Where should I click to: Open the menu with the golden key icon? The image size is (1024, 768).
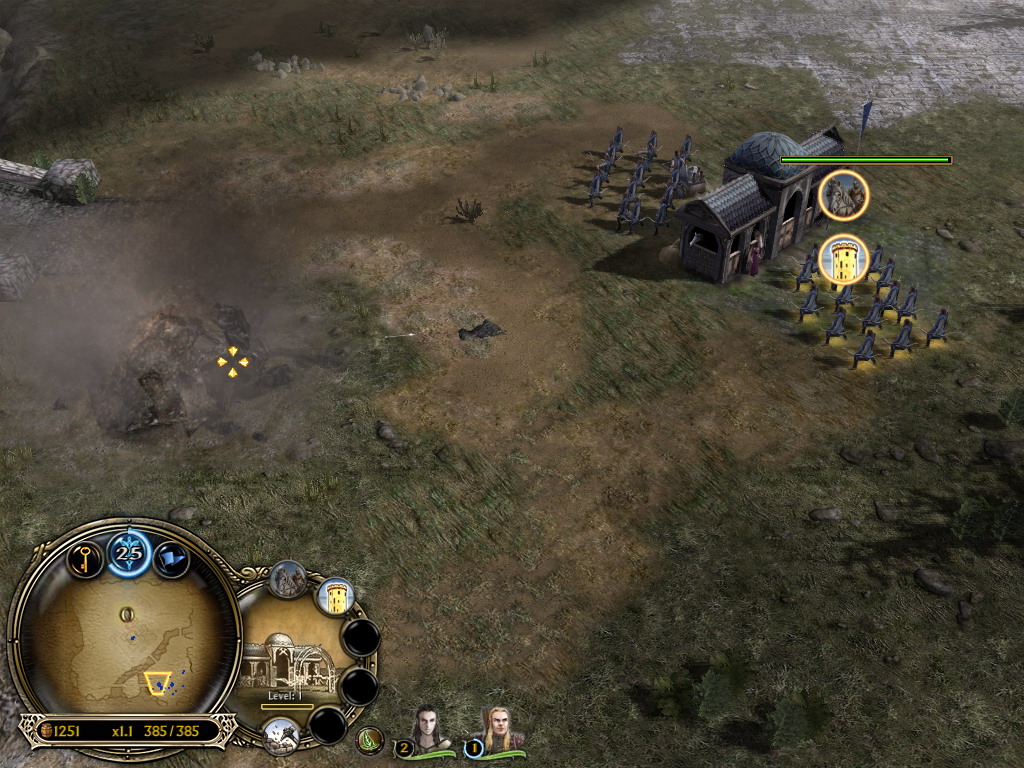[x=85, y=558]
